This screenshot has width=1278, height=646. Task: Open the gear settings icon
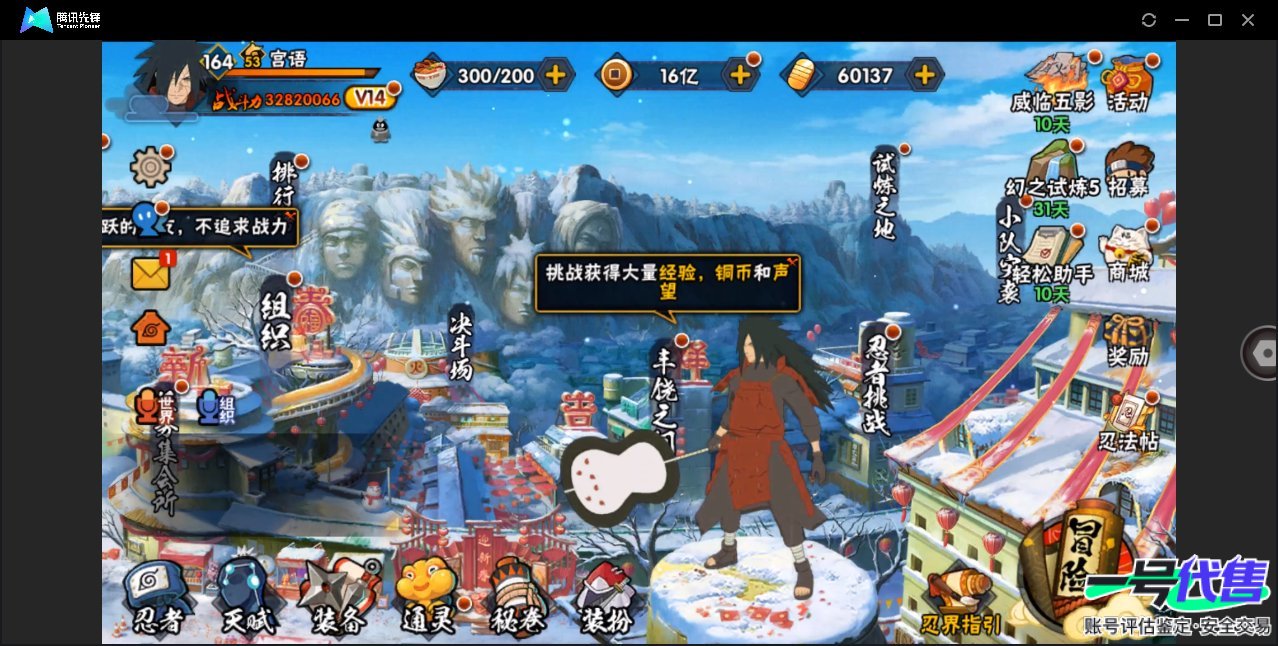tap(150, 167)
